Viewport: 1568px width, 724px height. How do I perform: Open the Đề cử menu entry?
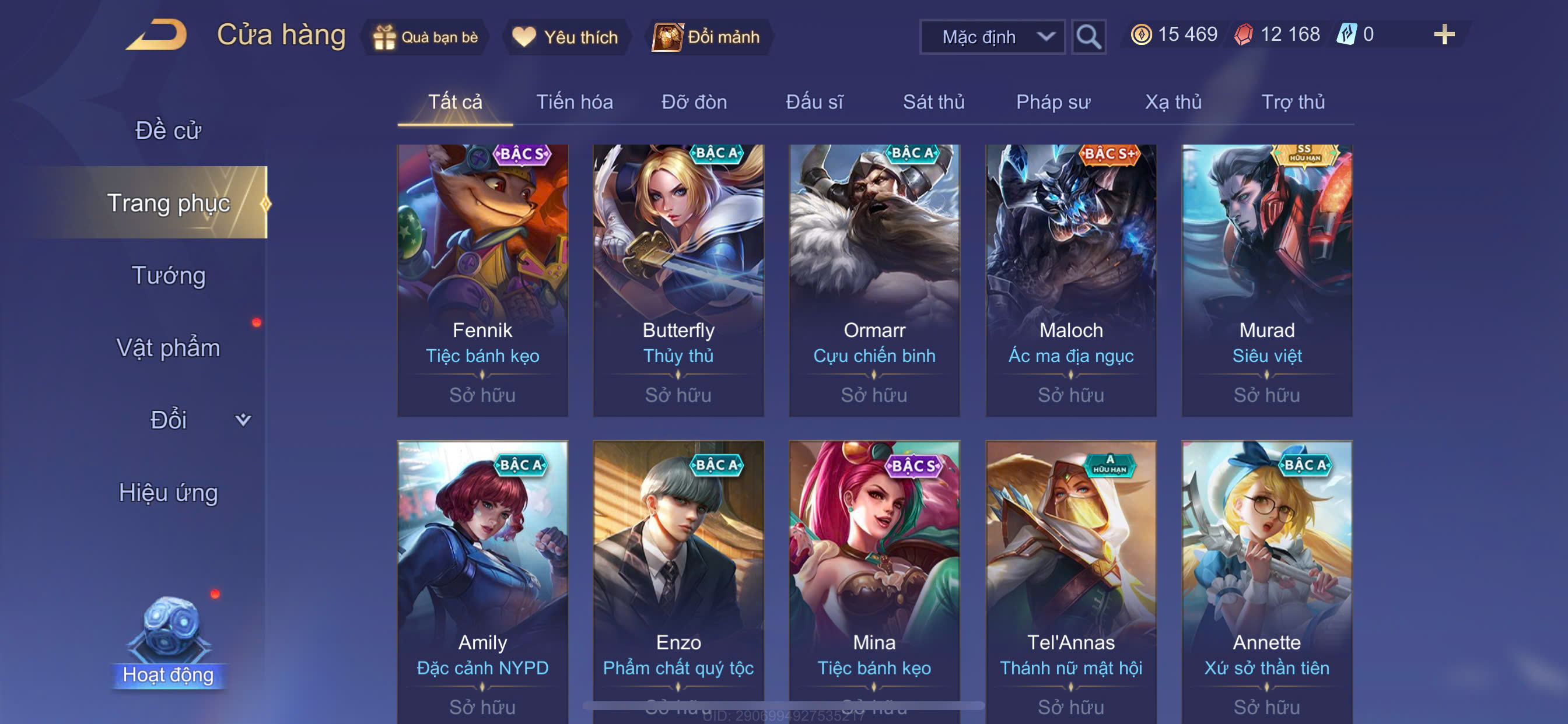point(168,131)
